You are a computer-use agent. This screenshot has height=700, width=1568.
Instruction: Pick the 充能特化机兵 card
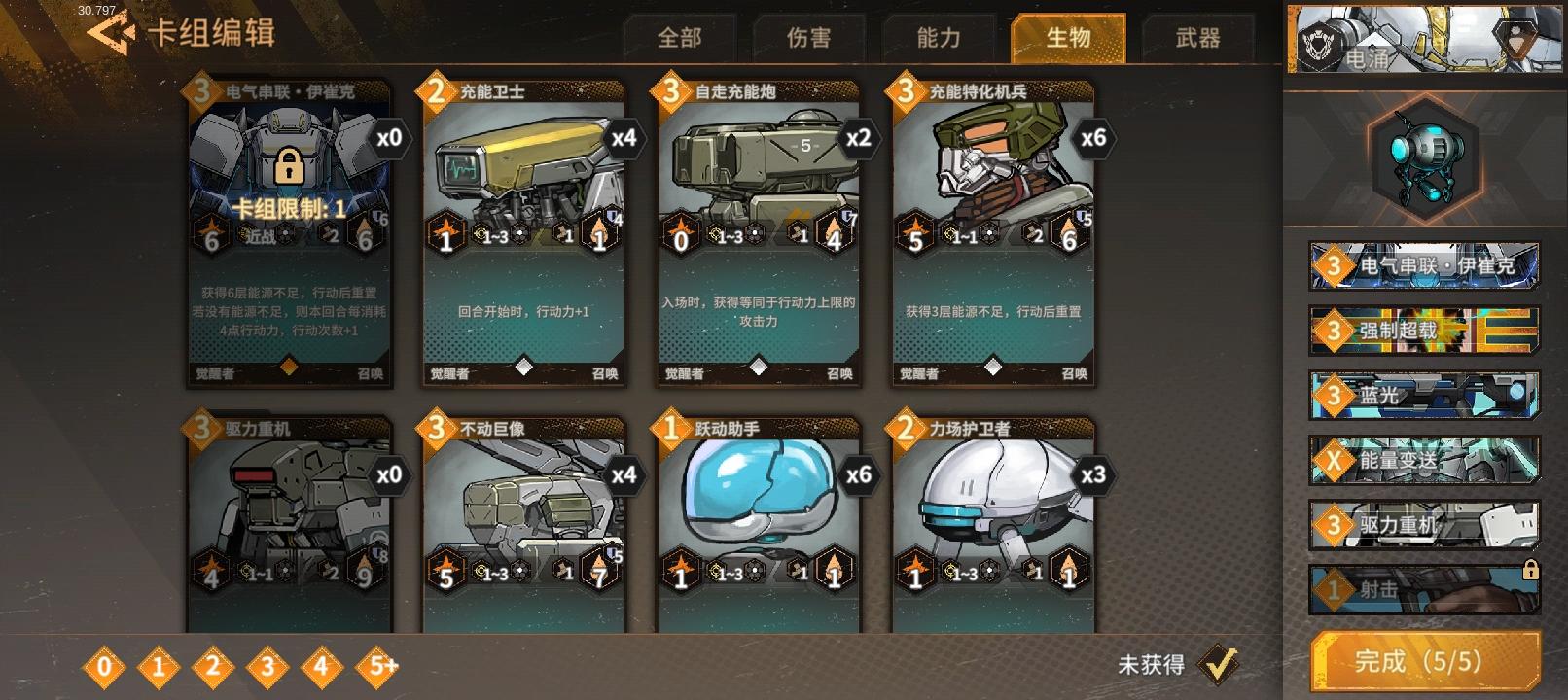[993, 233]
